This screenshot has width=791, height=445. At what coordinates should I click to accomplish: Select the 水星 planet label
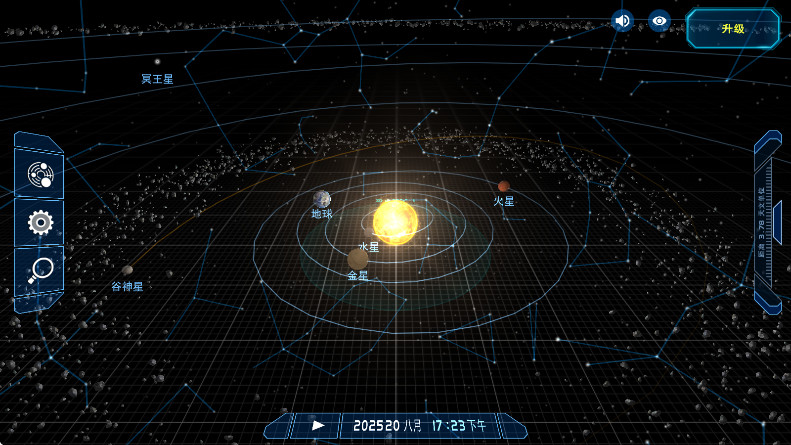369,246
